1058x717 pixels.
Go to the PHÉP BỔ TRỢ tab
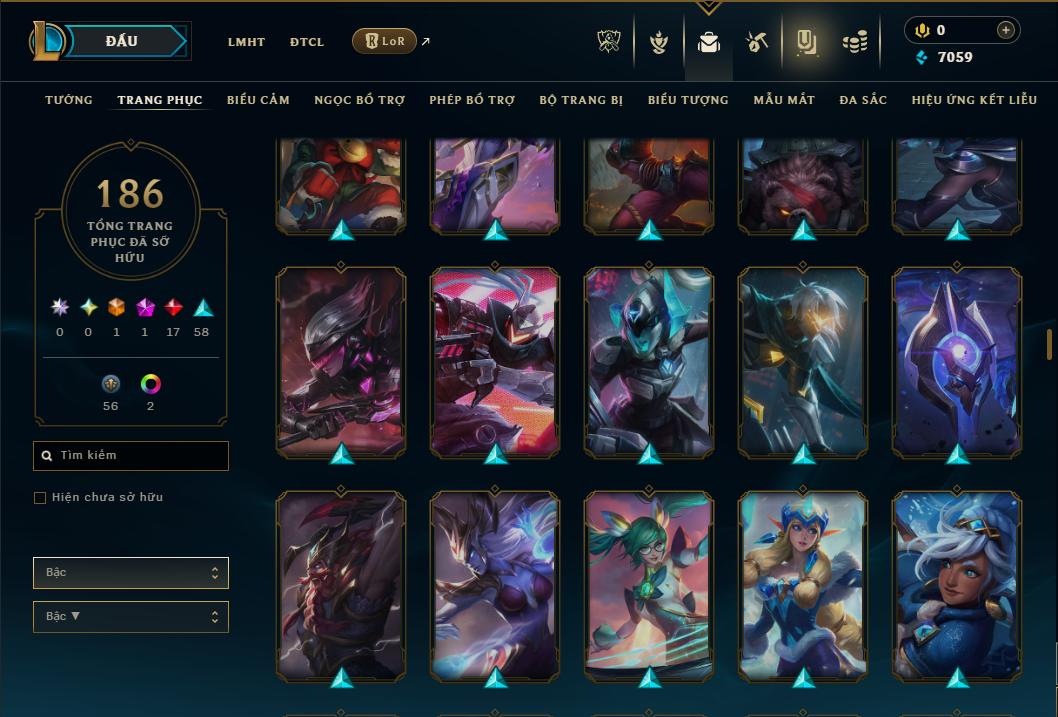click(x=472, y=100)
